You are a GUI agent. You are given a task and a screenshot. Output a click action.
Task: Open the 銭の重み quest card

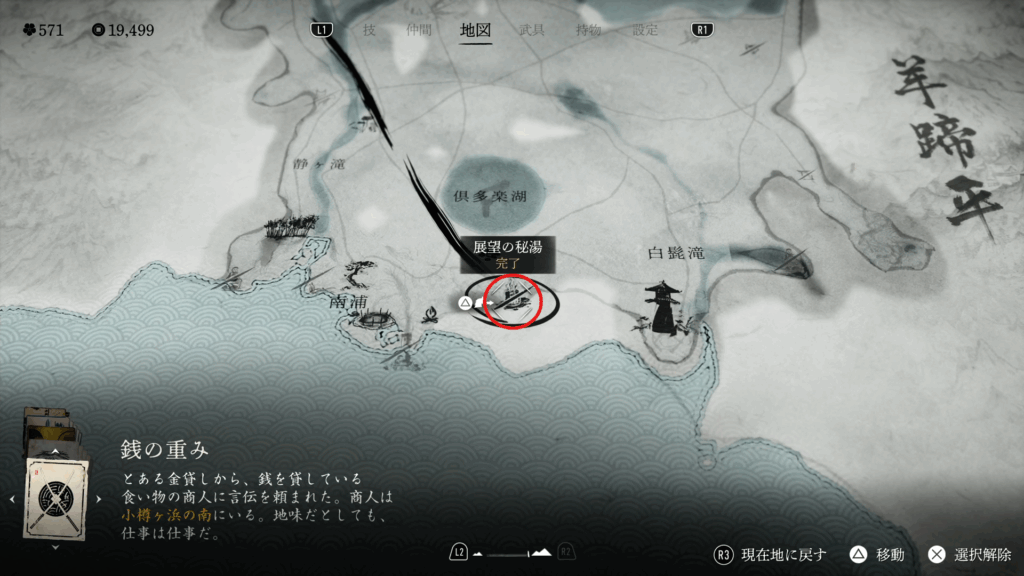pyautogui.click(x=54, y=496)
